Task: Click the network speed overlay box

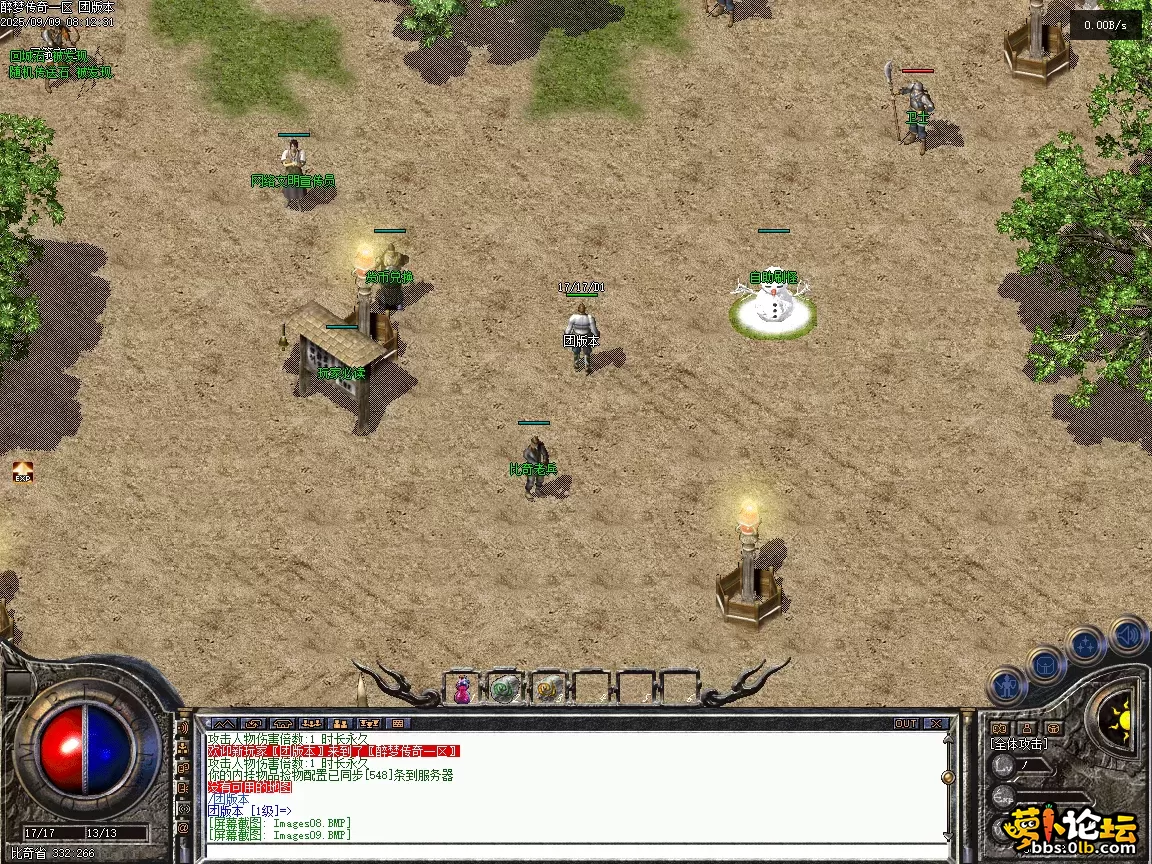Action: point(1105,26)
